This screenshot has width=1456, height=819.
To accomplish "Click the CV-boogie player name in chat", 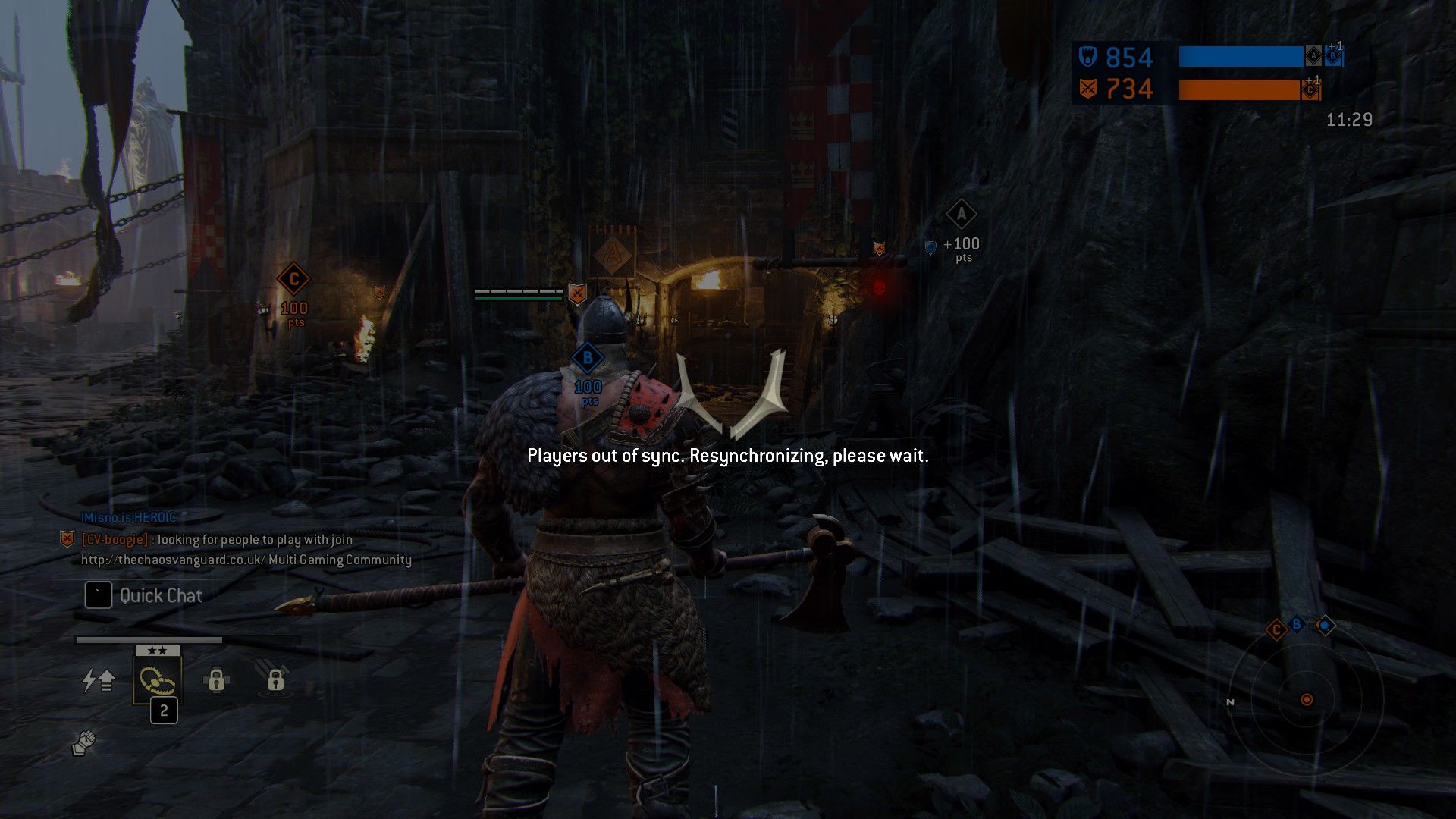I will pos(115,539).
